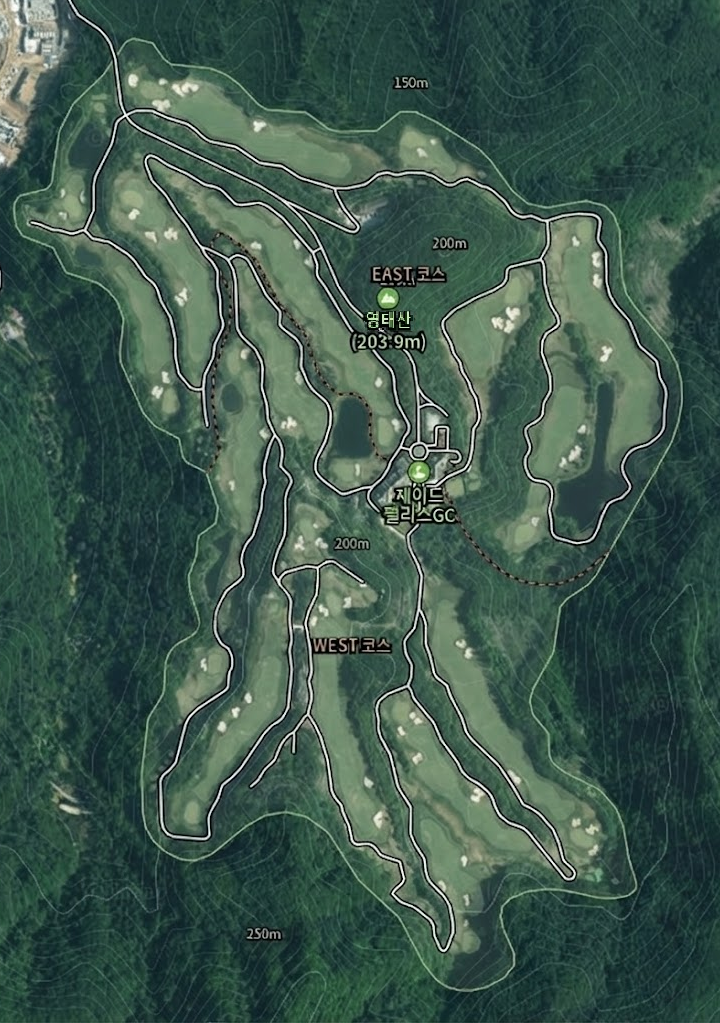Viewport: 720px width, 1023px height.
Task: Click the EAST 코스 map label
Action: pyautogui.click(x=408, y=274)
